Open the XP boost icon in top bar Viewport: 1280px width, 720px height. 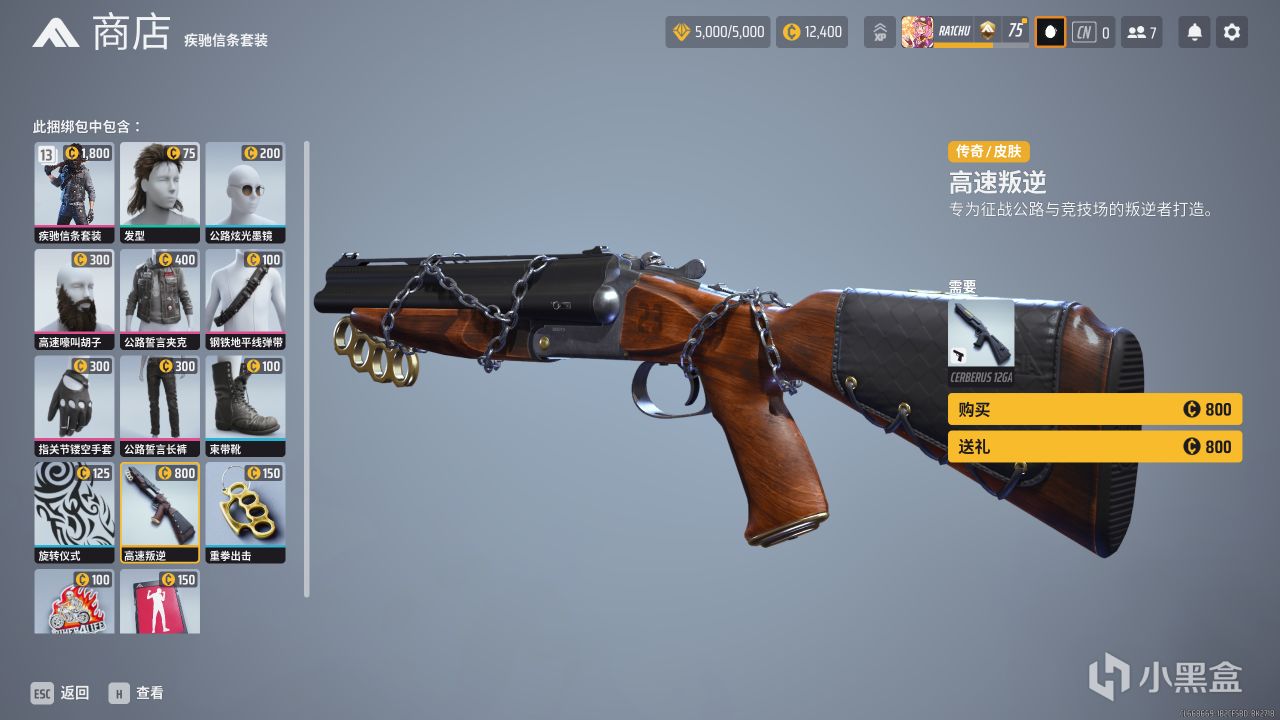coord(878,31)
